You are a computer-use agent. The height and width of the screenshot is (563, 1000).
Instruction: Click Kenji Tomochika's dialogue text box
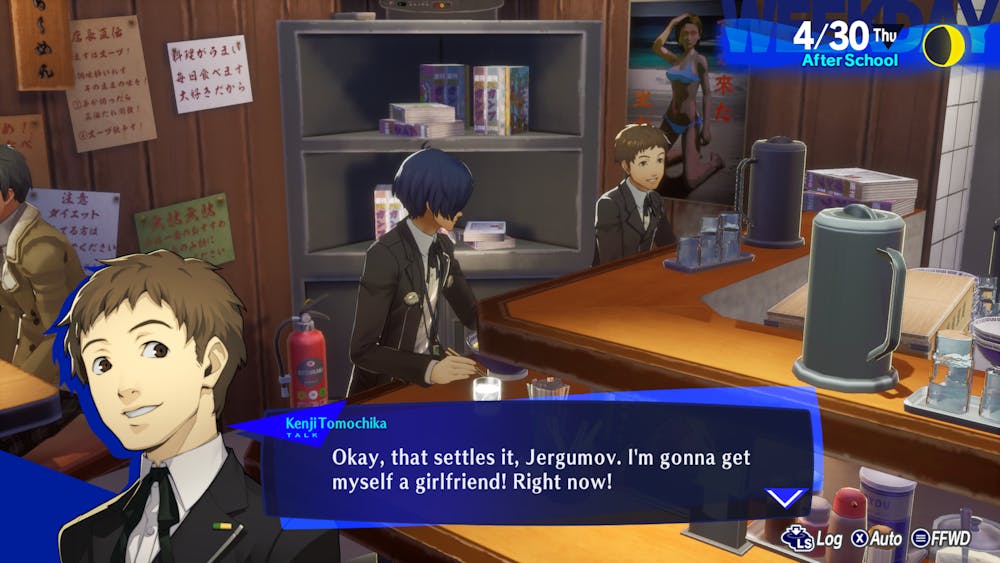click(540, 467)
